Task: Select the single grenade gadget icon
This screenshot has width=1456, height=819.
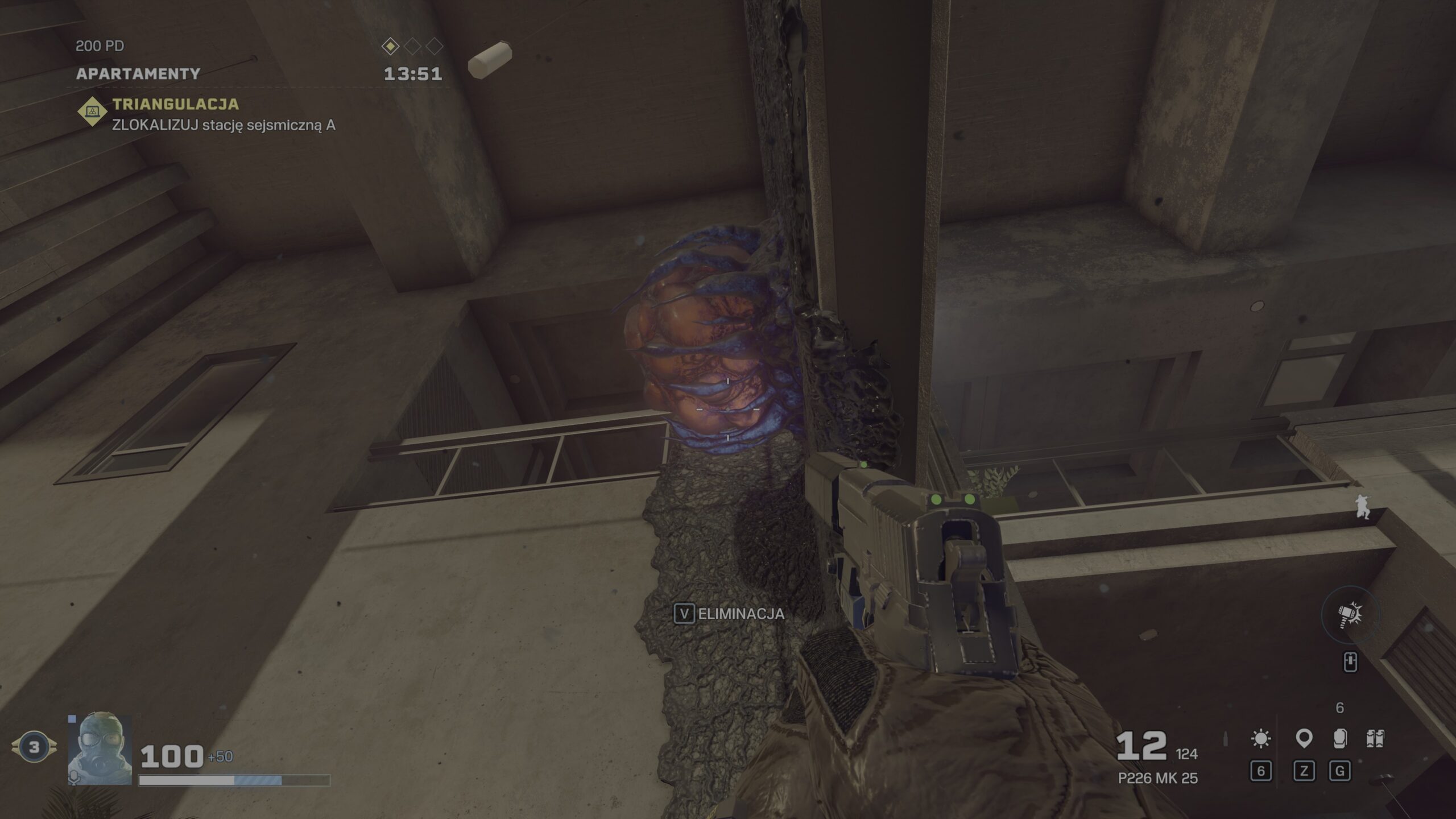Action: point(1339,739)
